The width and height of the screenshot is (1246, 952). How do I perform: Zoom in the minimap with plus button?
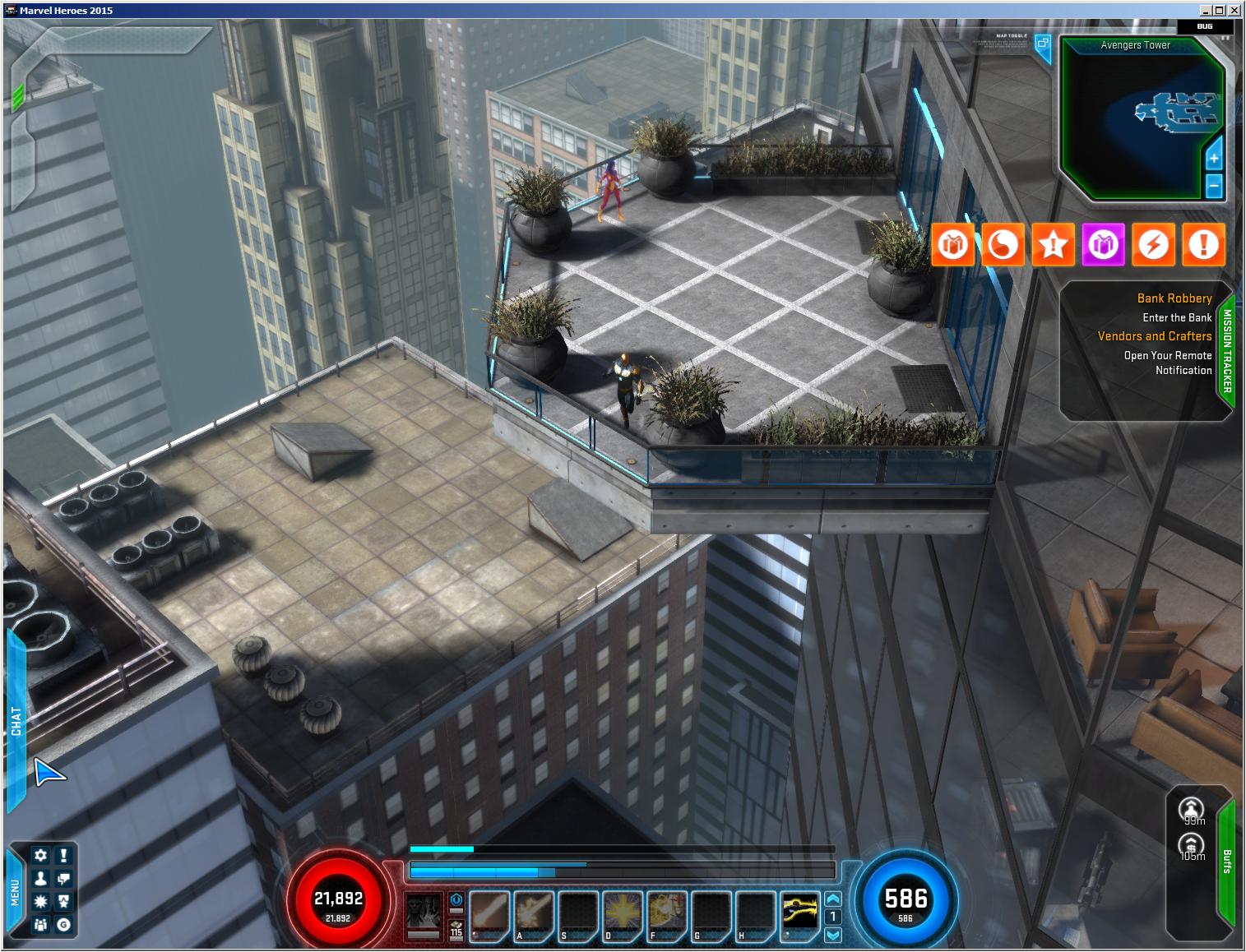[x=1214, y=158]
